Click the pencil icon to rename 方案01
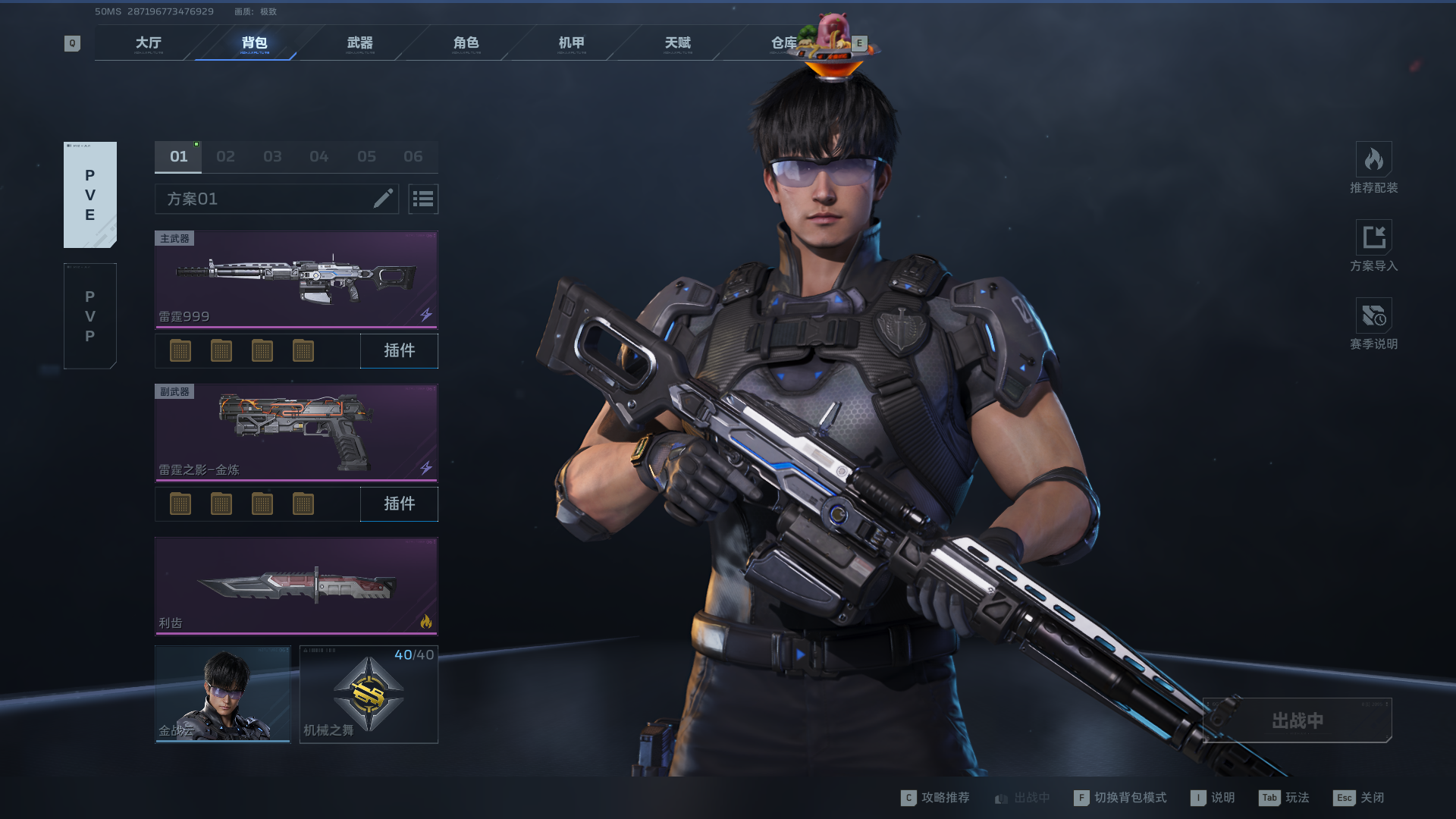Viewport: 1456px width, 819px height. coord(383,199)
